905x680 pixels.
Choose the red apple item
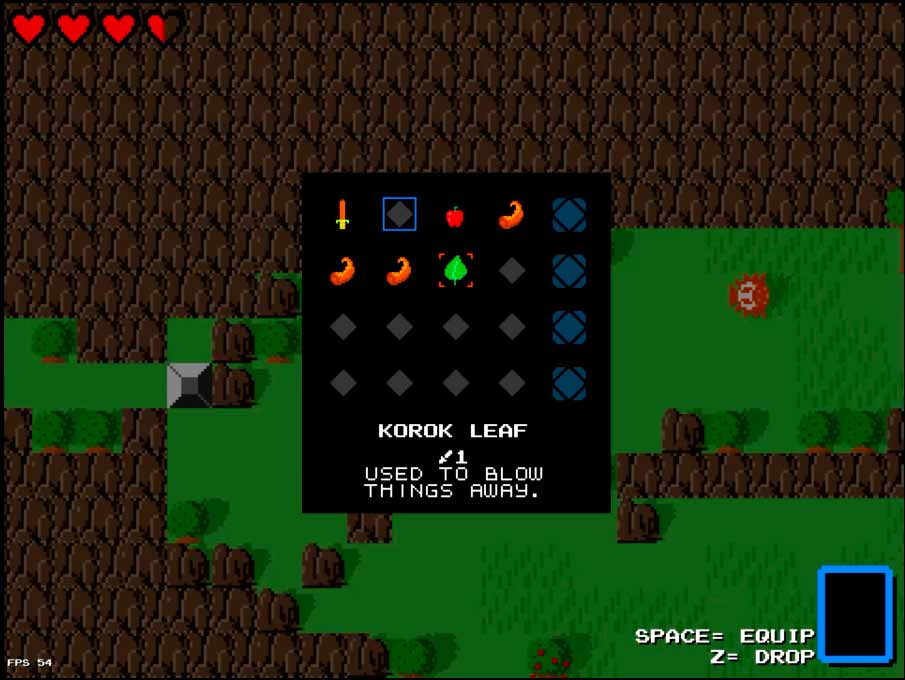455,215
